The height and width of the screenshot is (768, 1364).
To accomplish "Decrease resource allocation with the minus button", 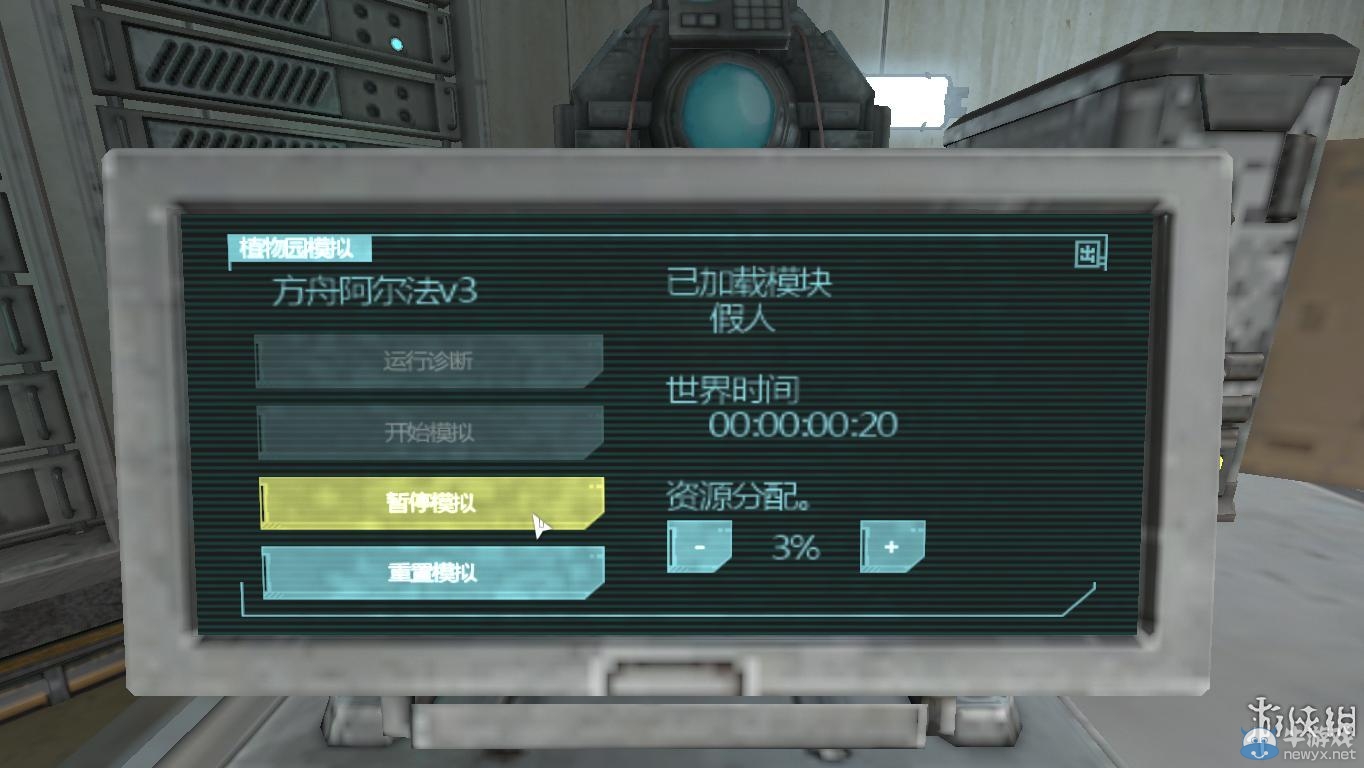I will pos(698,547).
